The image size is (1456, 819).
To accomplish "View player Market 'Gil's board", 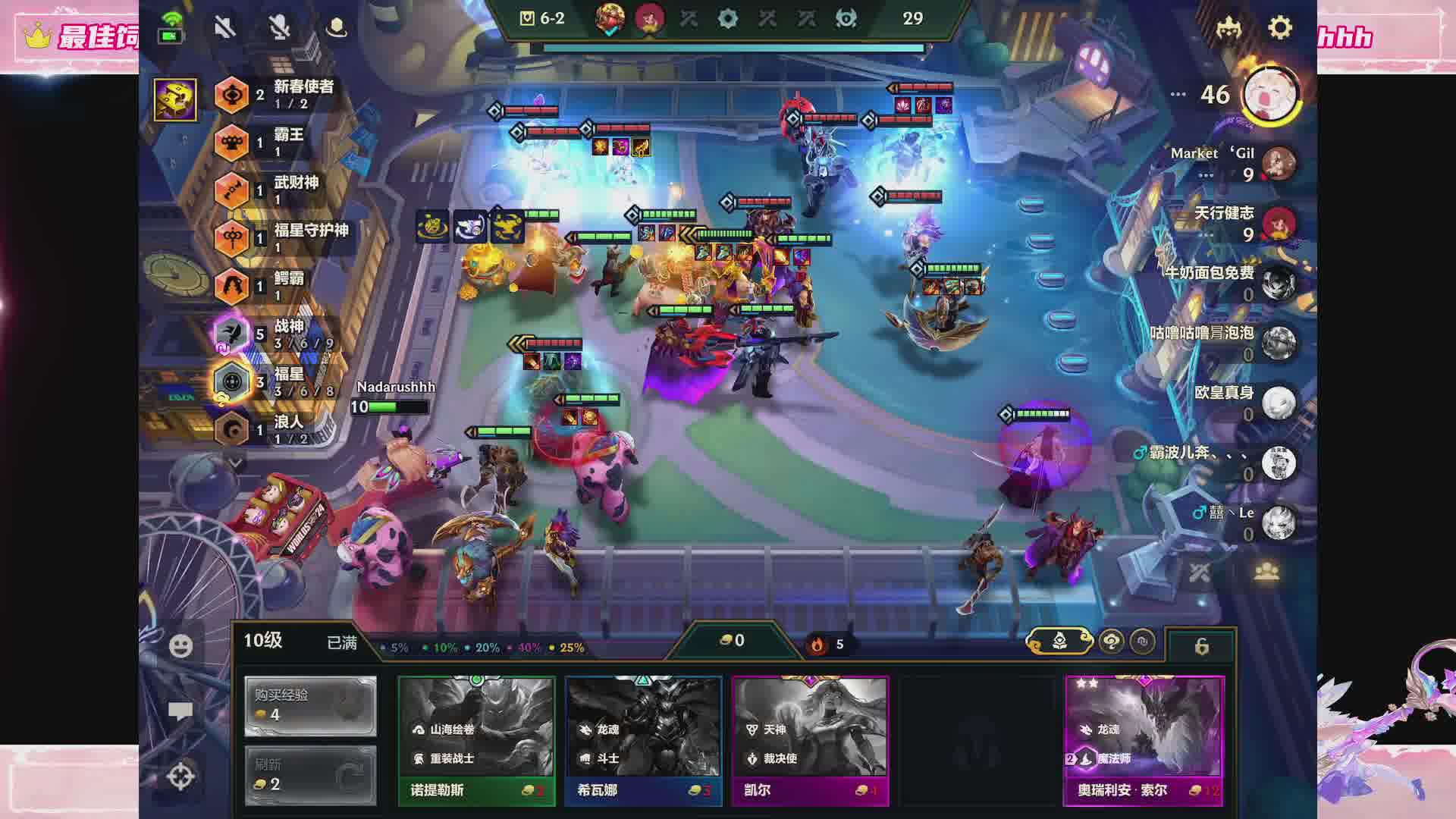I will (1279, 164).
